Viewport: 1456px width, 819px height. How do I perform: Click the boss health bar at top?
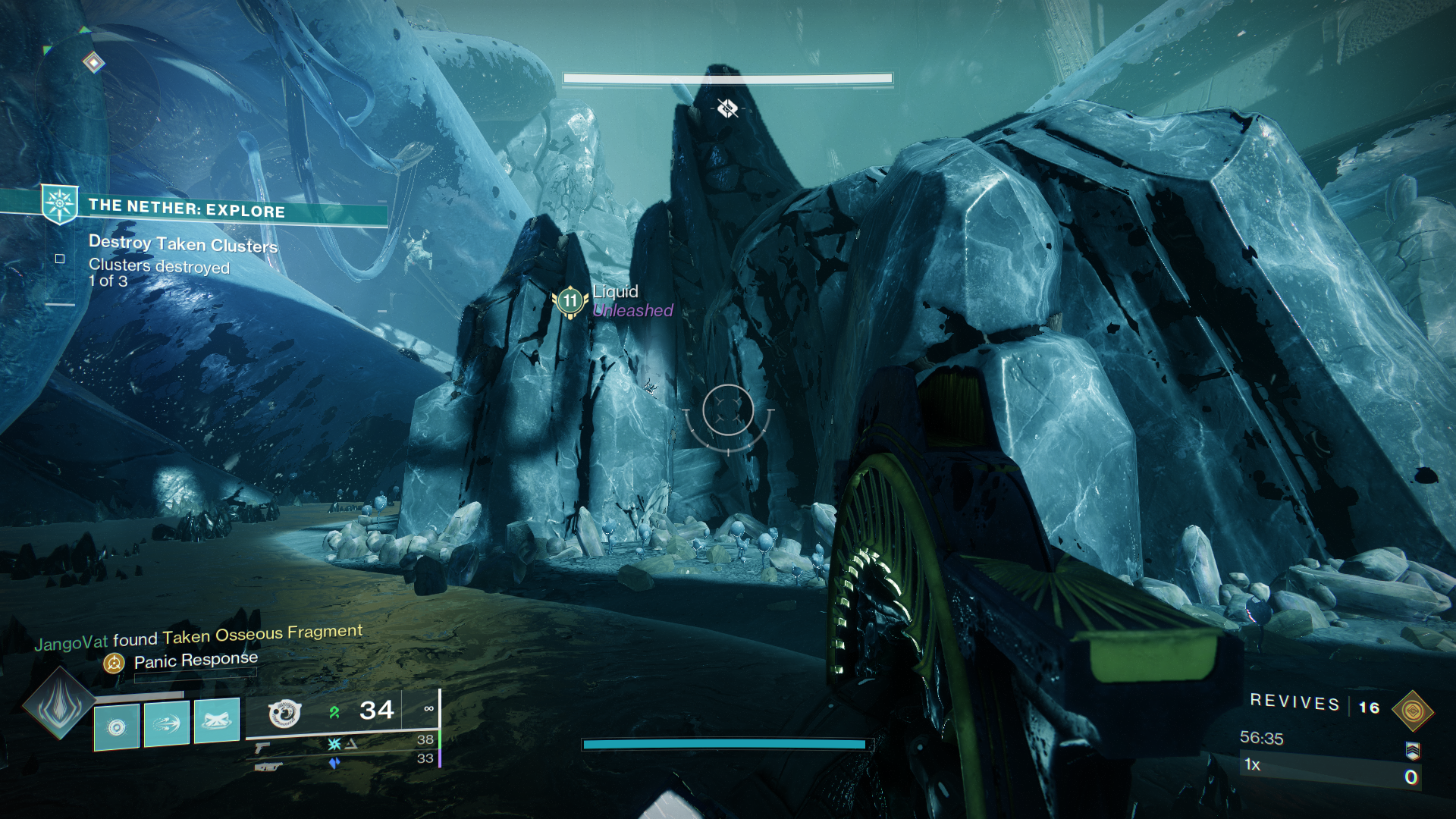[x=726, y=77]
